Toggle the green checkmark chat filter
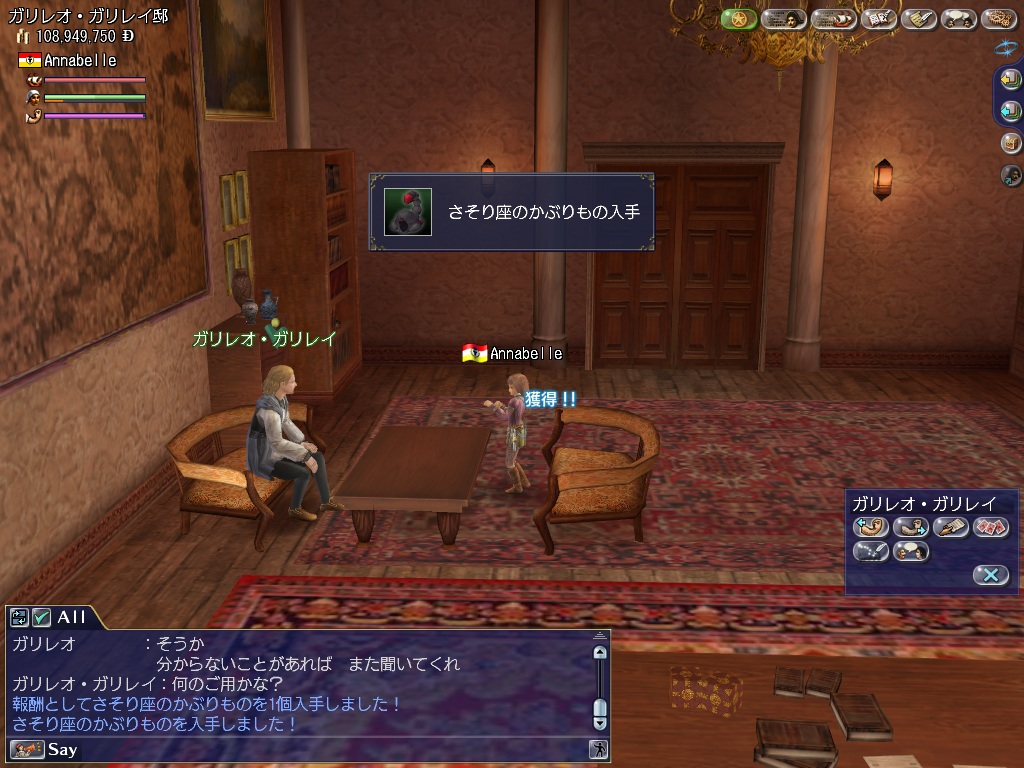This screenshot has width=1024, height=768. coord(41,617)
